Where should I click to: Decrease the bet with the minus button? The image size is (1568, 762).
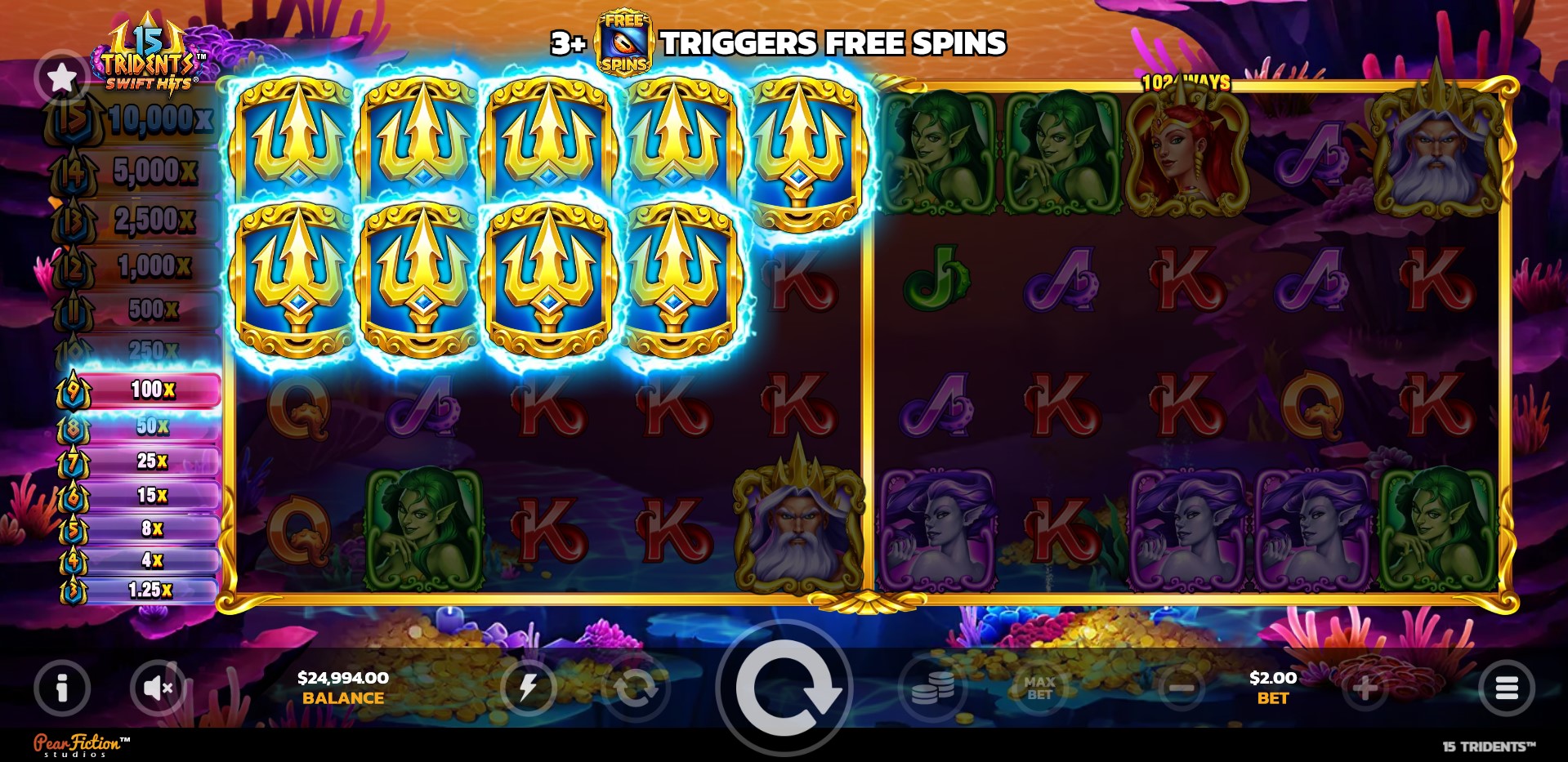pos(1182,688)
